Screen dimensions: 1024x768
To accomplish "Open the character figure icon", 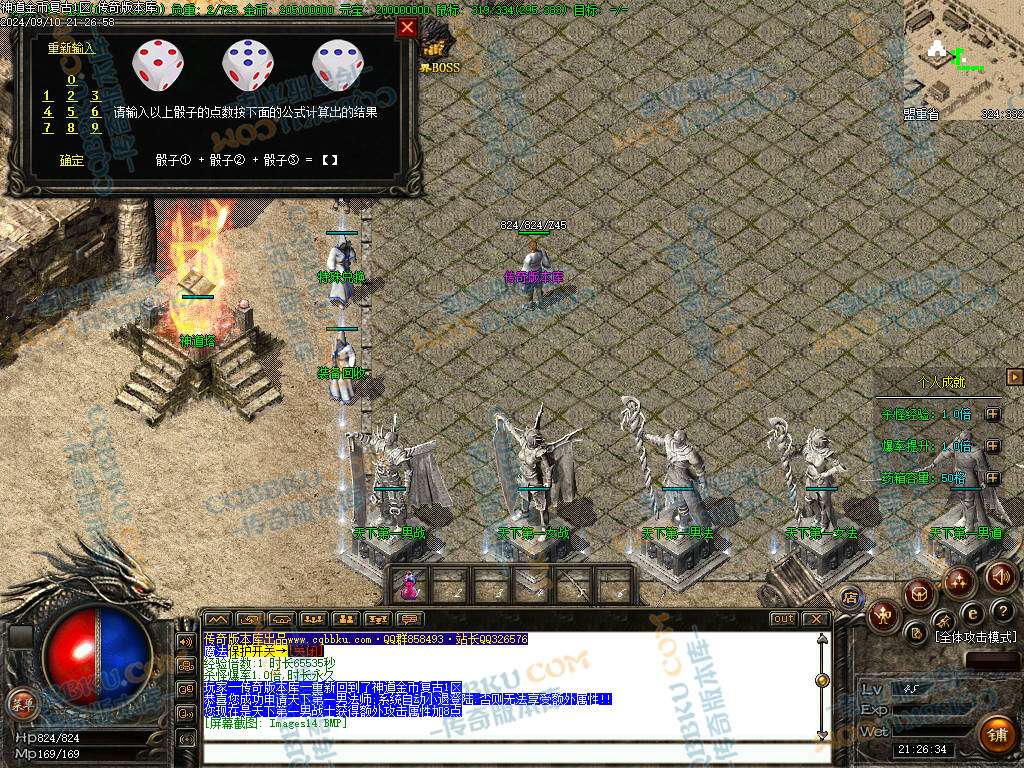I will (x=883, y=615).
